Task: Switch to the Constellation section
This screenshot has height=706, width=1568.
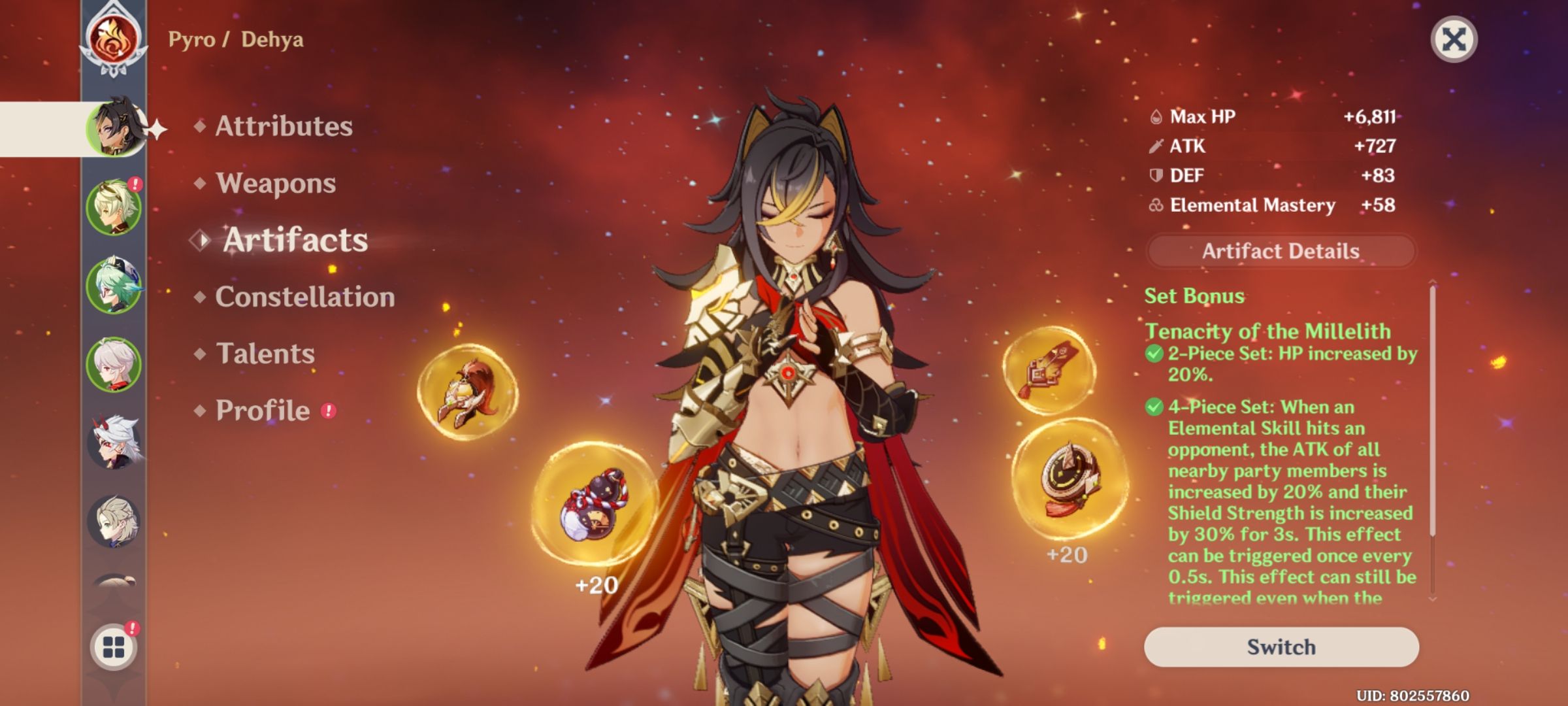Action: click(304, 297)
